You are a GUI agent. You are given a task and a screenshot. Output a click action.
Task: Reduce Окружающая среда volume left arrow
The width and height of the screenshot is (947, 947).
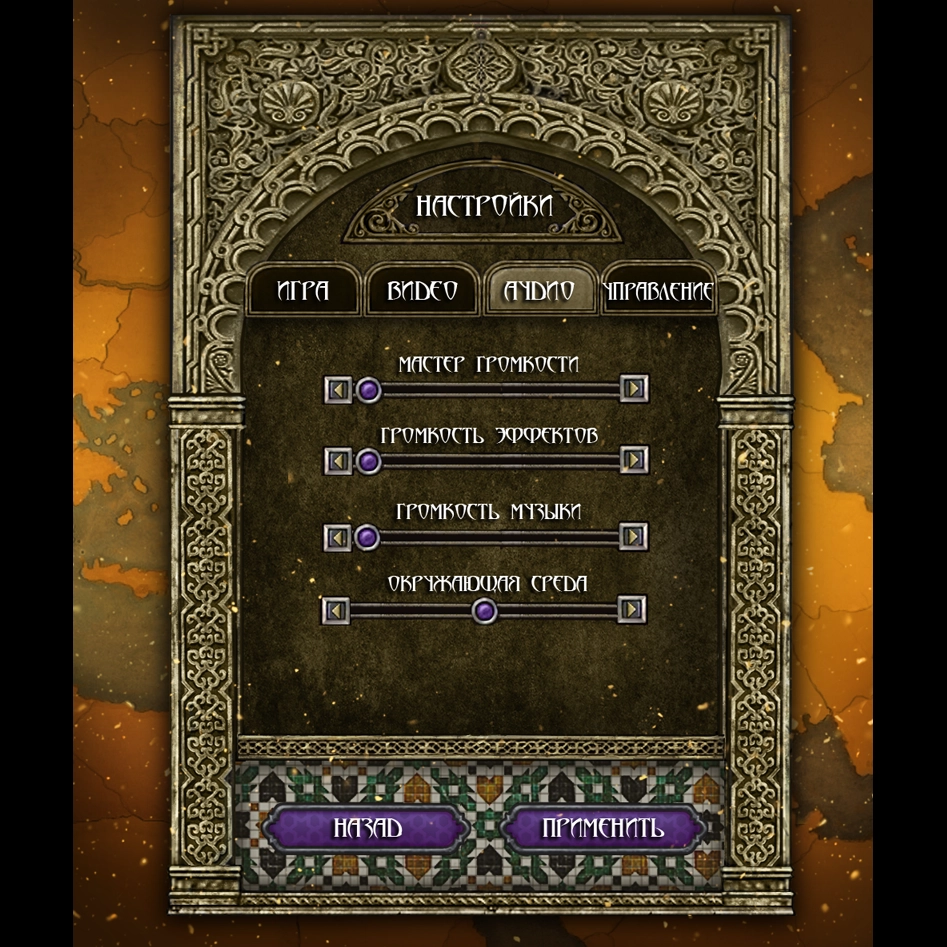(337, 609)
